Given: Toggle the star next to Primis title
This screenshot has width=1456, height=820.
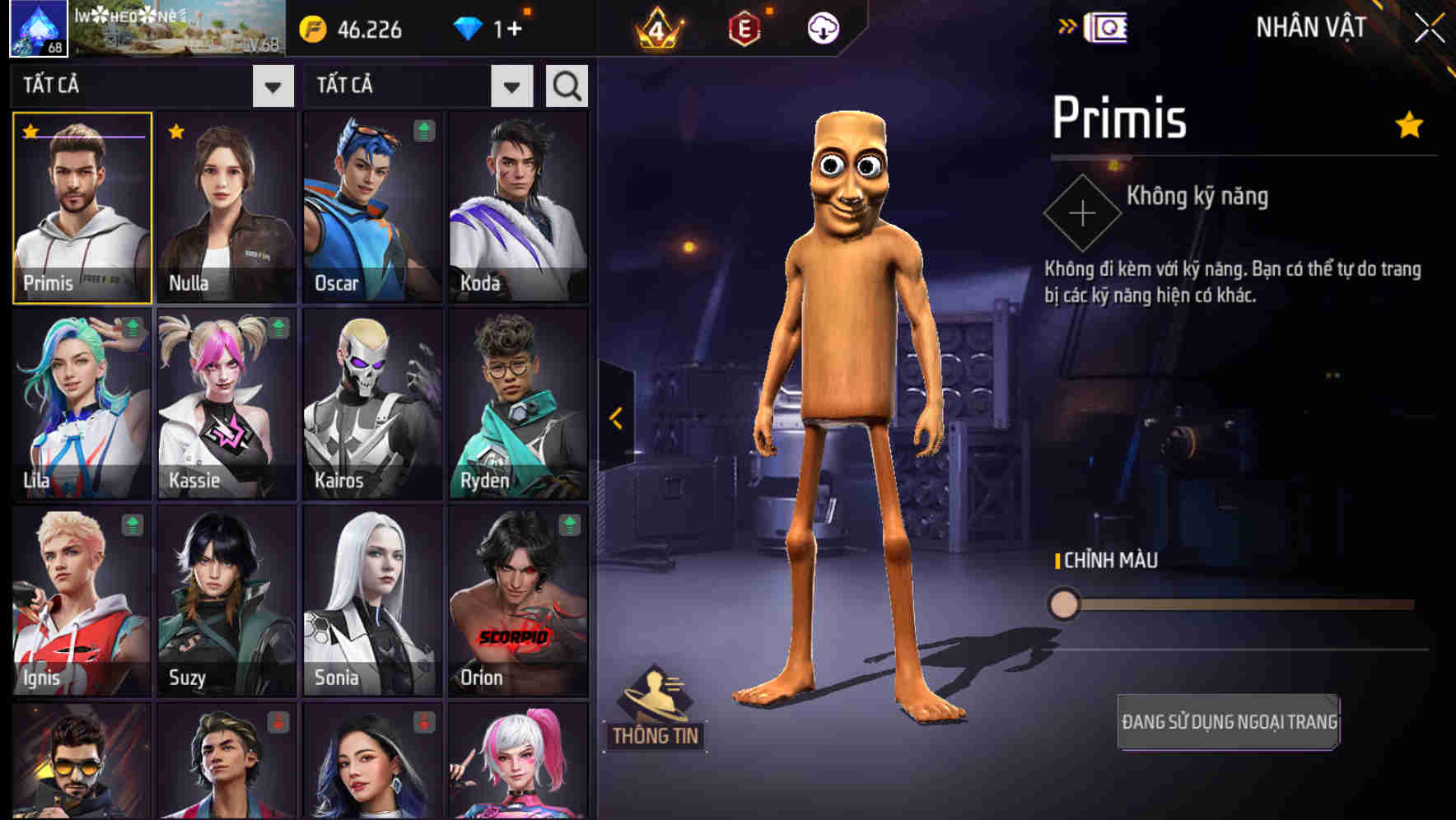Looking at the screenshot, I should (x=1408, y=125).
